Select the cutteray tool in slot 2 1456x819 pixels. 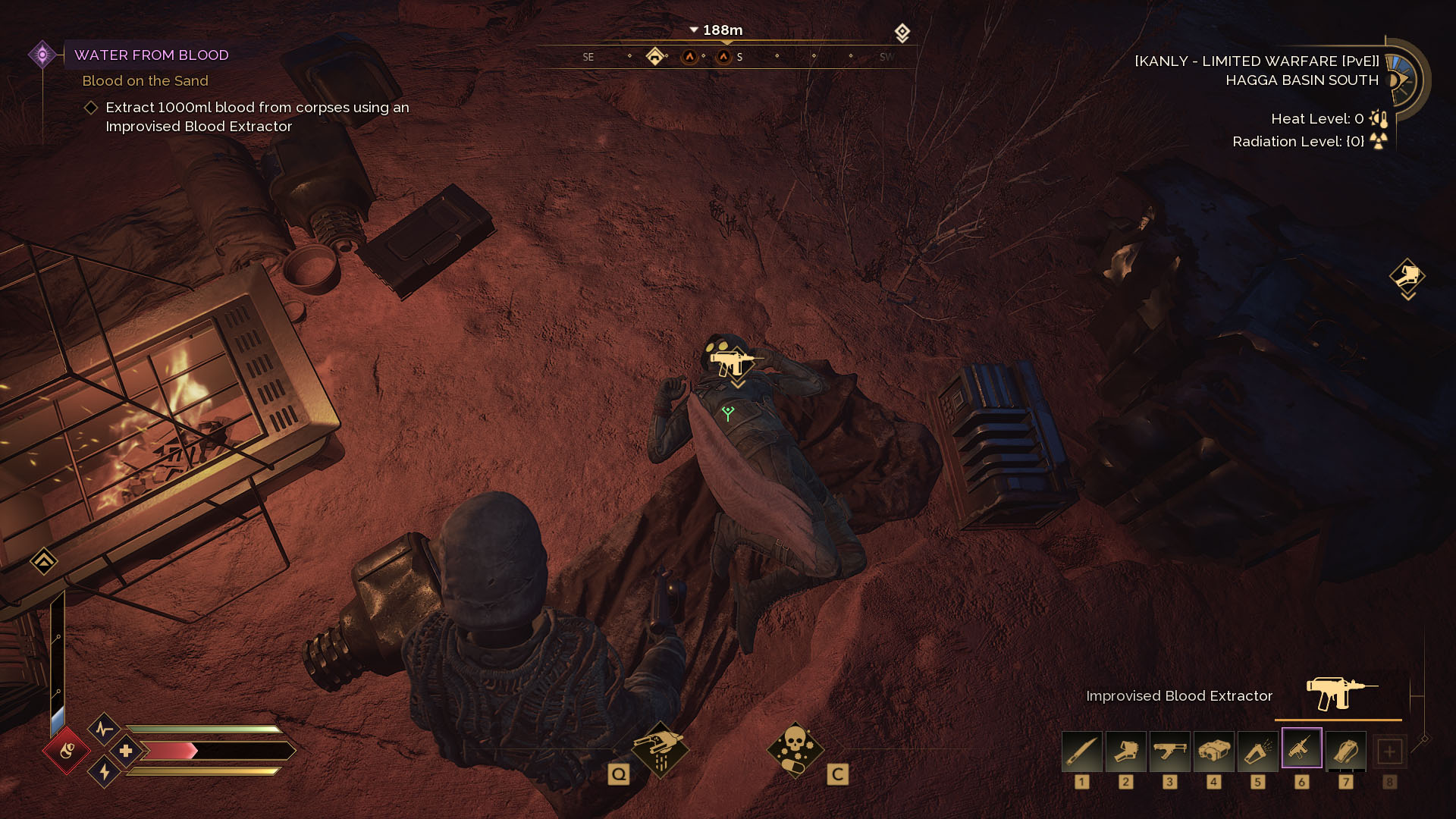1126,751
